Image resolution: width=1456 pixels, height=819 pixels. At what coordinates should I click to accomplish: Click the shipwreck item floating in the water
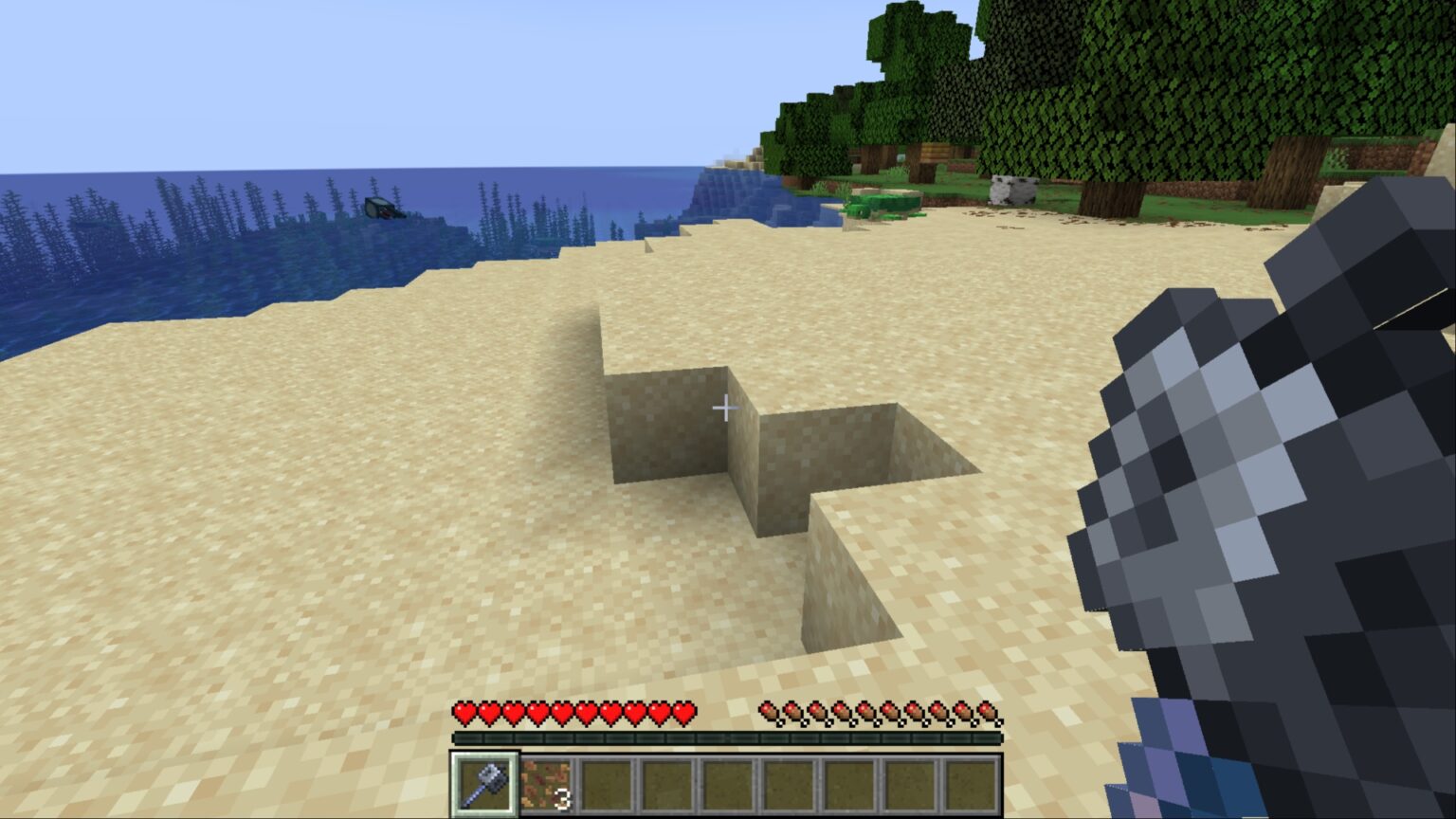coord(384,209)
